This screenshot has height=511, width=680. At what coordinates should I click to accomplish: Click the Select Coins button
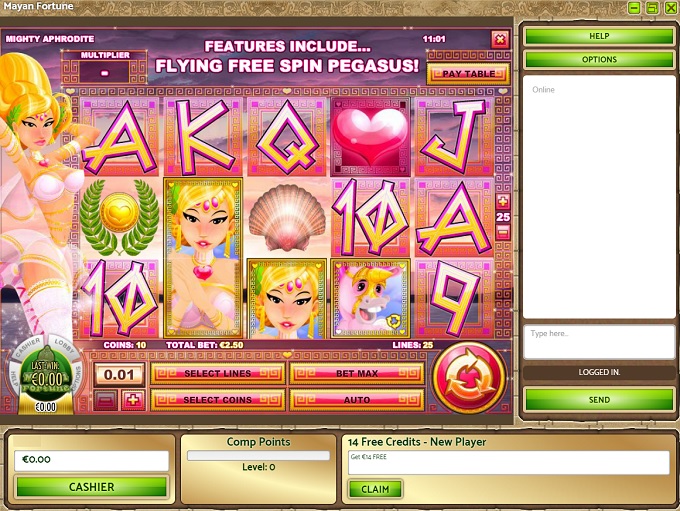coord(218,400)
